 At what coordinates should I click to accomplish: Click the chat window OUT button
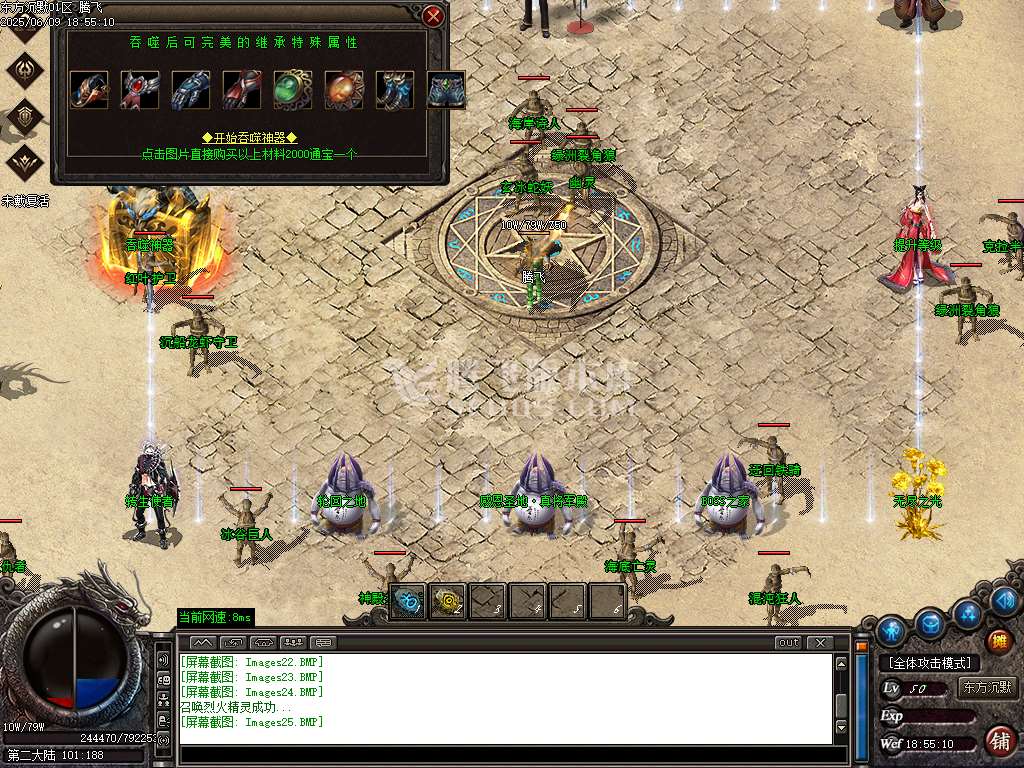coord(789,642)
